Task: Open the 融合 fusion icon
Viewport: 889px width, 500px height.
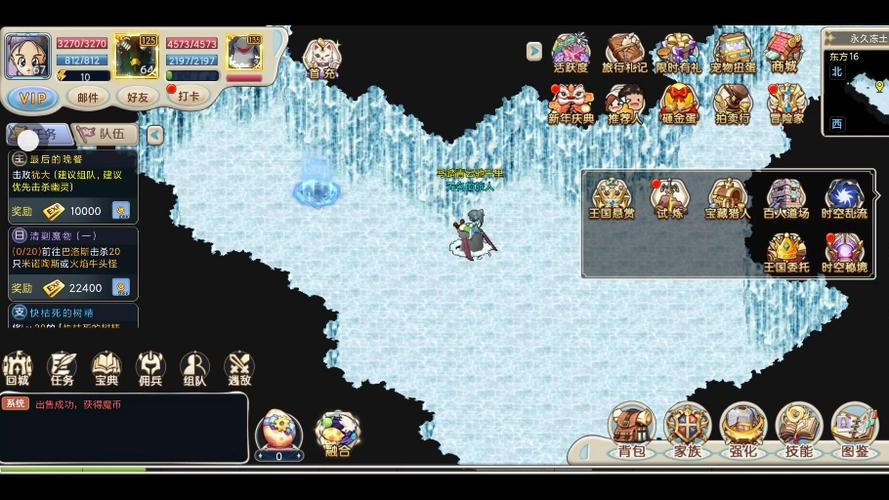Action: pyautogui.click(x=338, y=434)
